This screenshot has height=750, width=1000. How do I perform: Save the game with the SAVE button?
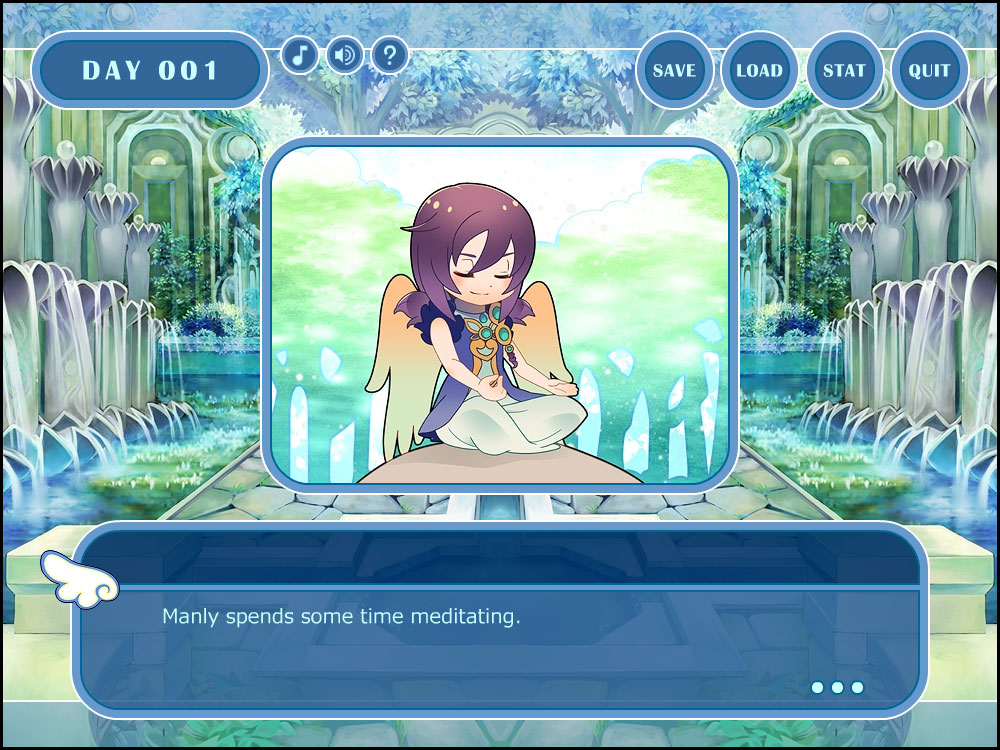click(674, 71)
